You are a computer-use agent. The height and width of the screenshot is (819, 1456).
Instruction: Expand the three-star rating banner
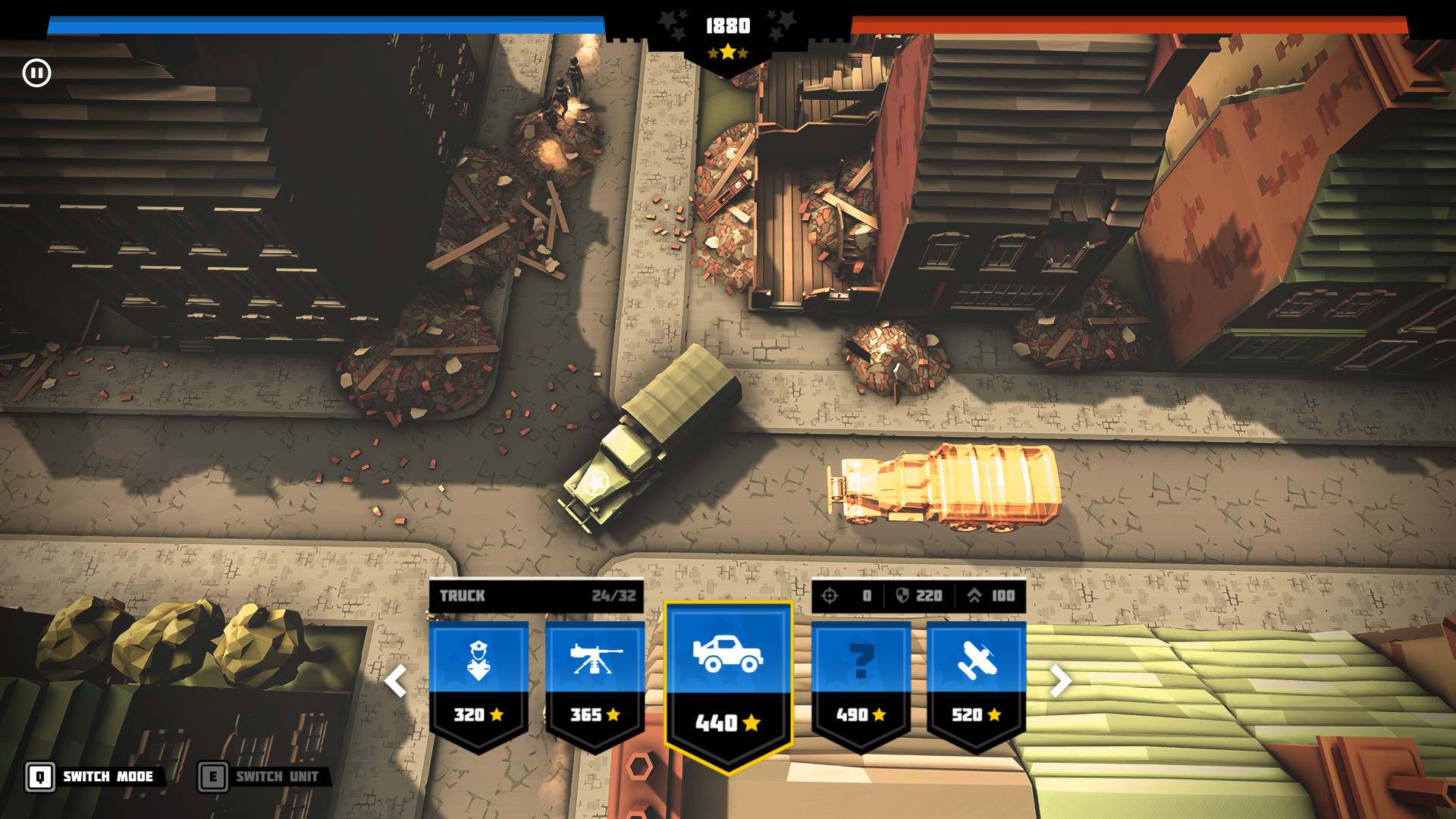click(x=728, y=53)
